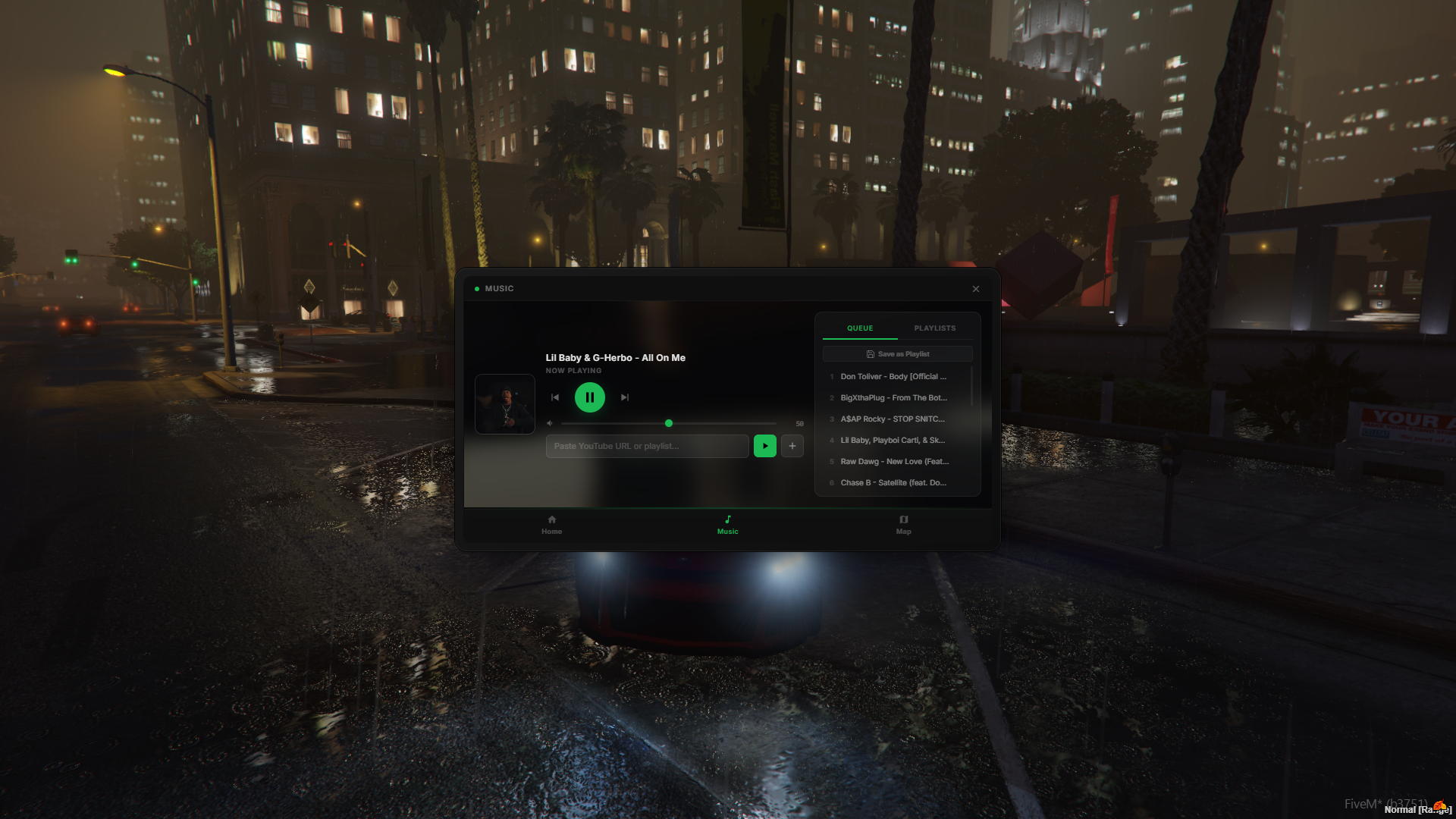Go to the Home tab
Image resolution: width=1456 pixels, height=819 pixels.
point(552,525)
